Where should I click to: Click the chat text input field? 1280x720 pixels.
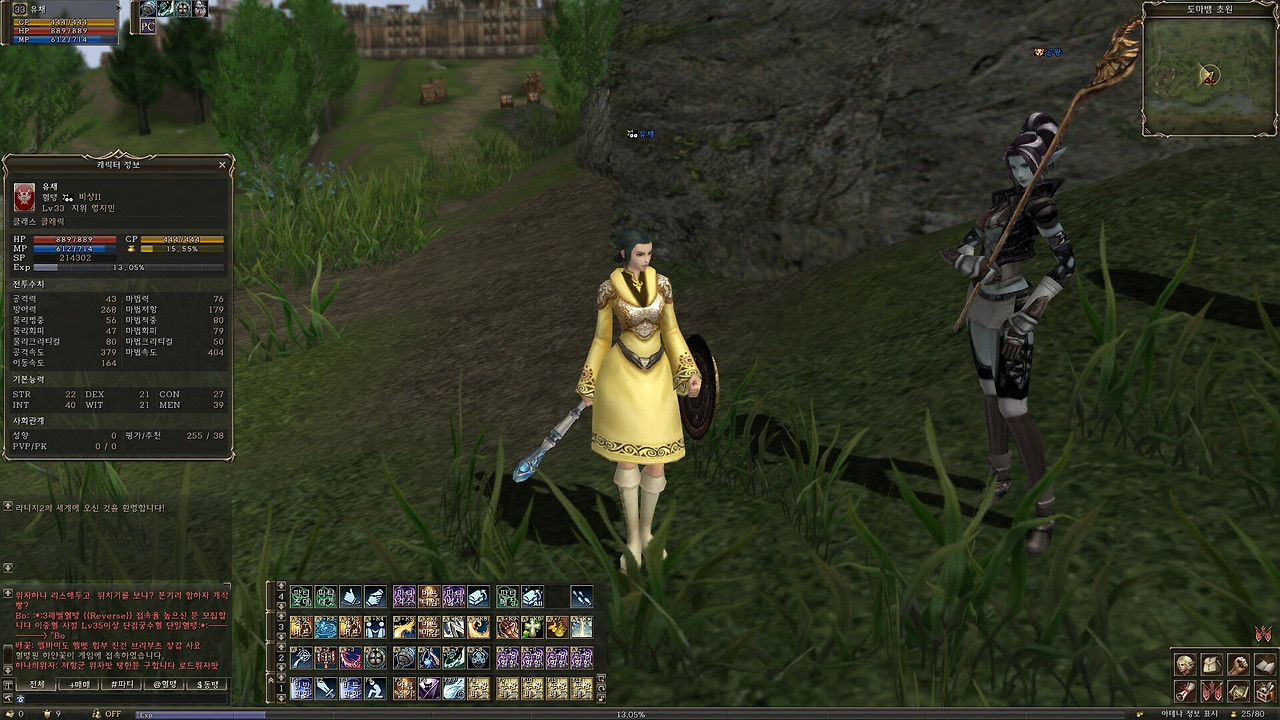(x=120, y=698)
